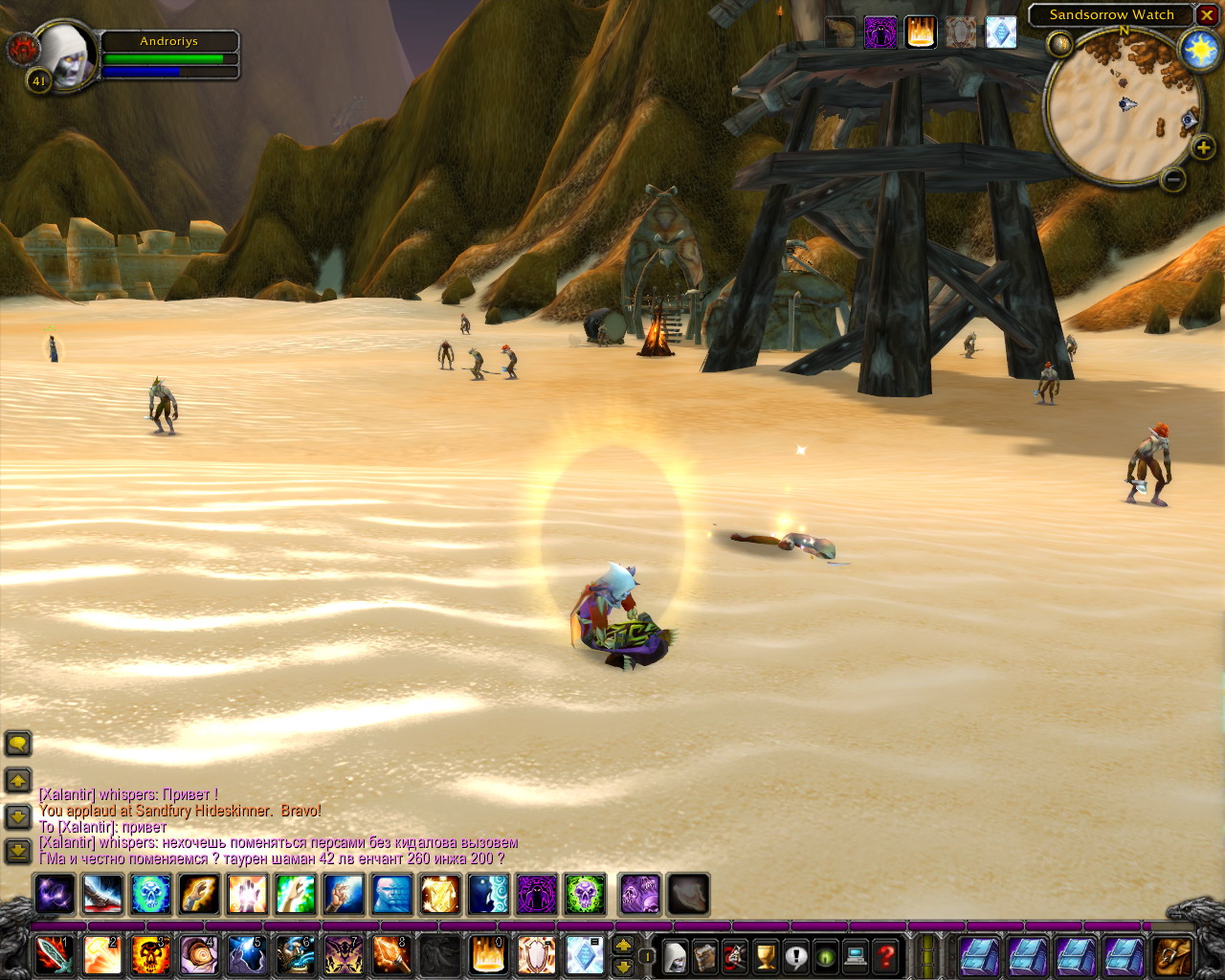
Task: Click the sun day-night indicator
Action: click(1199, 50)
